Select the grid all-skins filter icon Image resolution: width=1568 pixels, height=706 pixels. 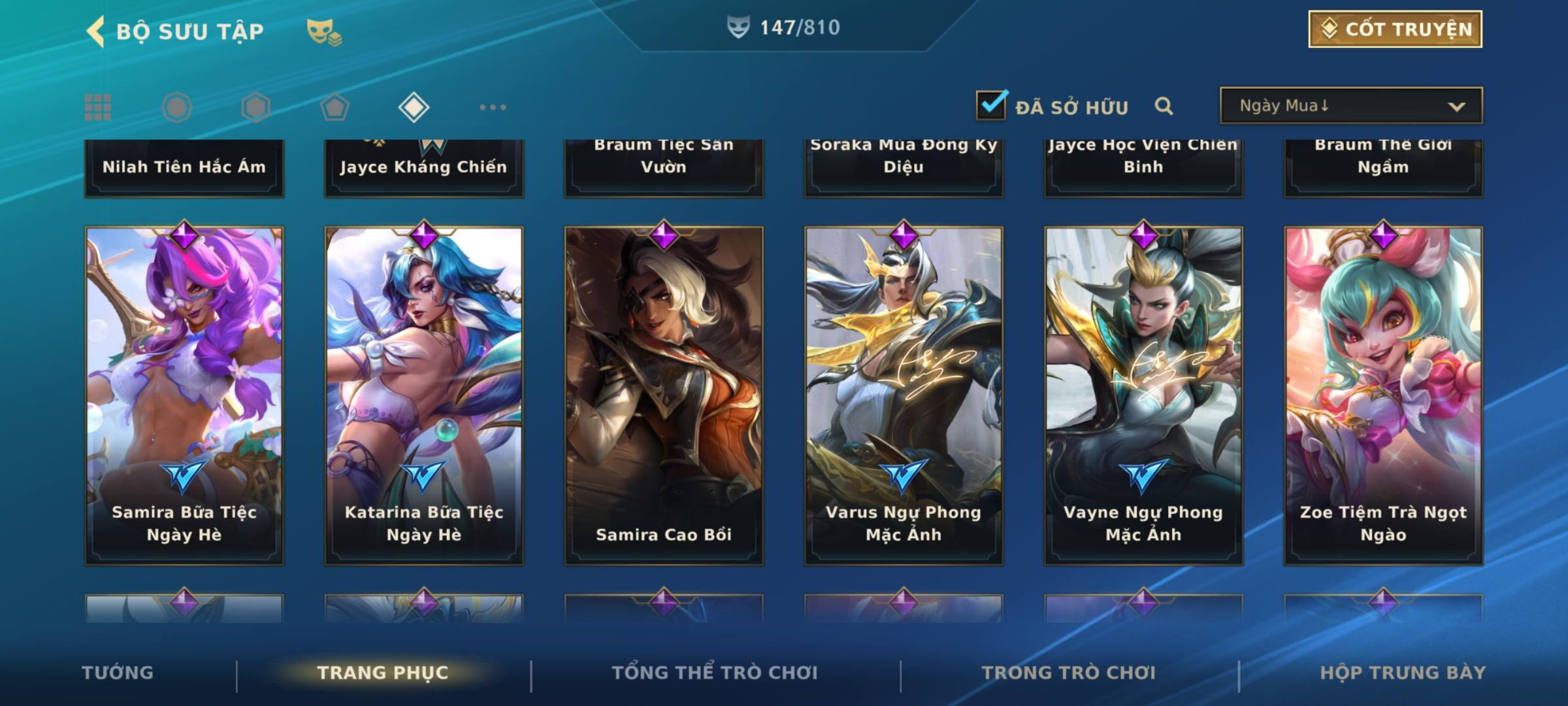click(x=98, y=107)
